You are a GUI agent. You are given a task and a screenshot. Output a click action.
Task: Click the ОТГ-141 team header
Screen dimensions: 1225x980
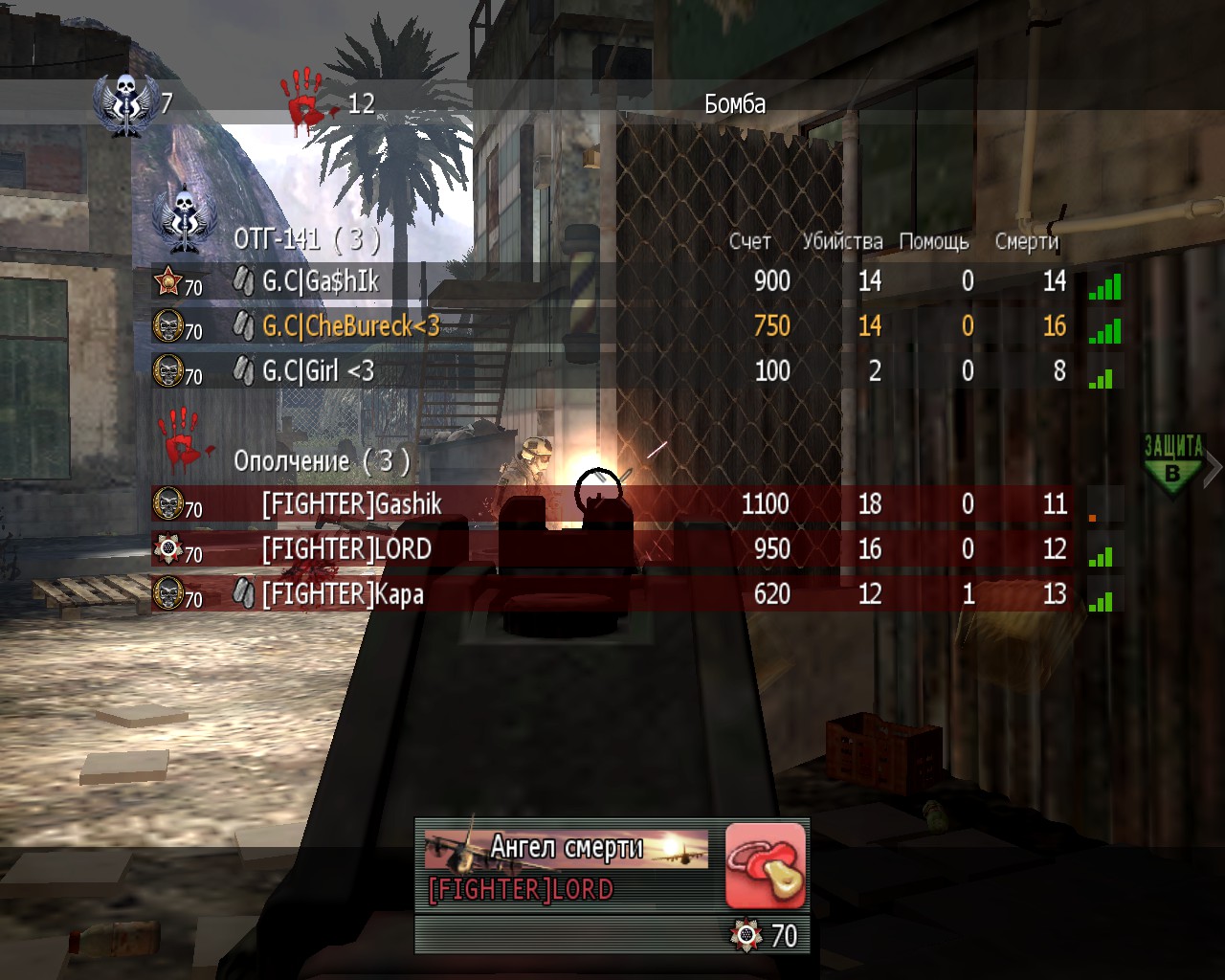click(x=306, y=238)
